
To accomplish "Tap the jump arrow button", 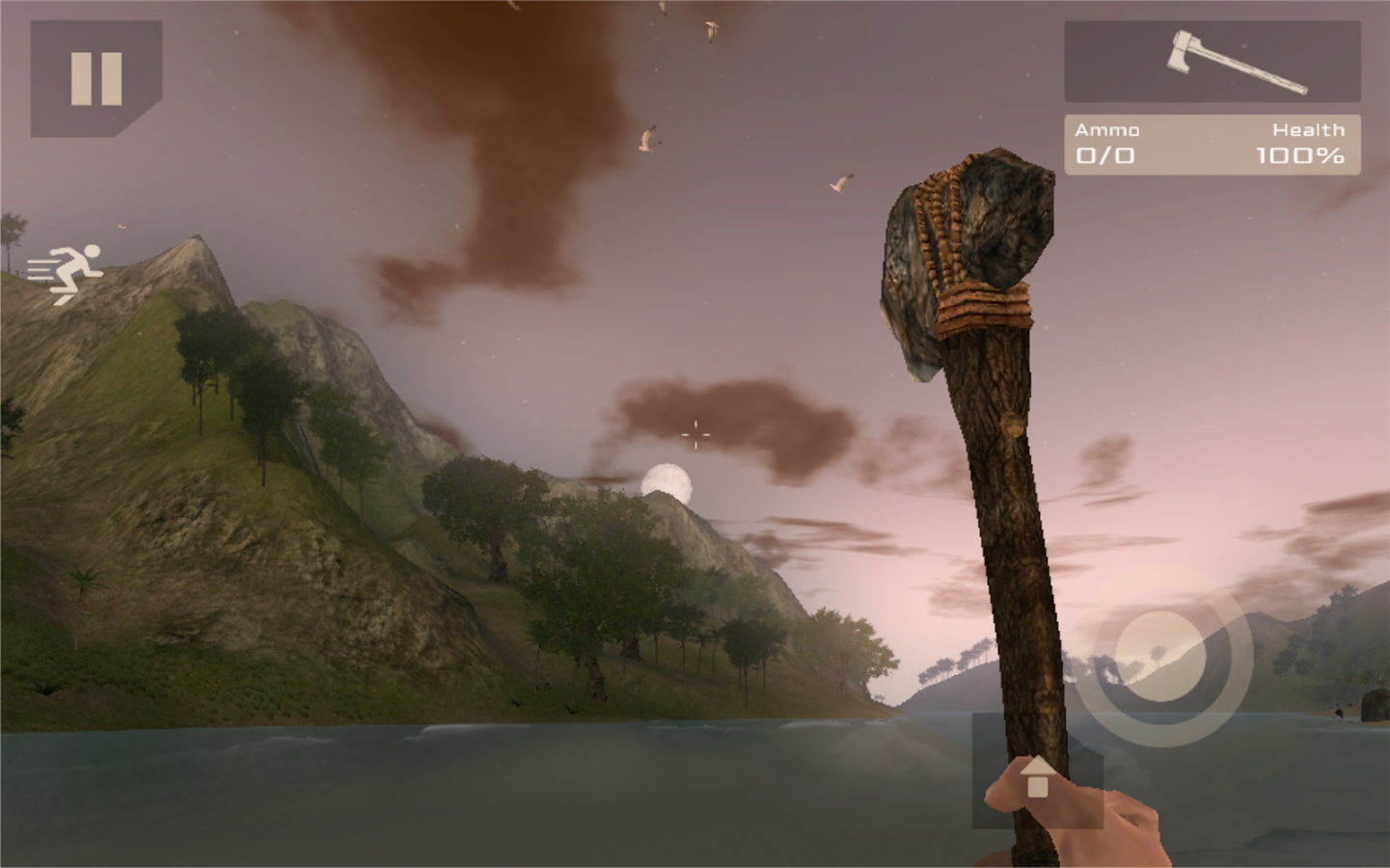I will pyautogui.click(x=1037, y=774).
